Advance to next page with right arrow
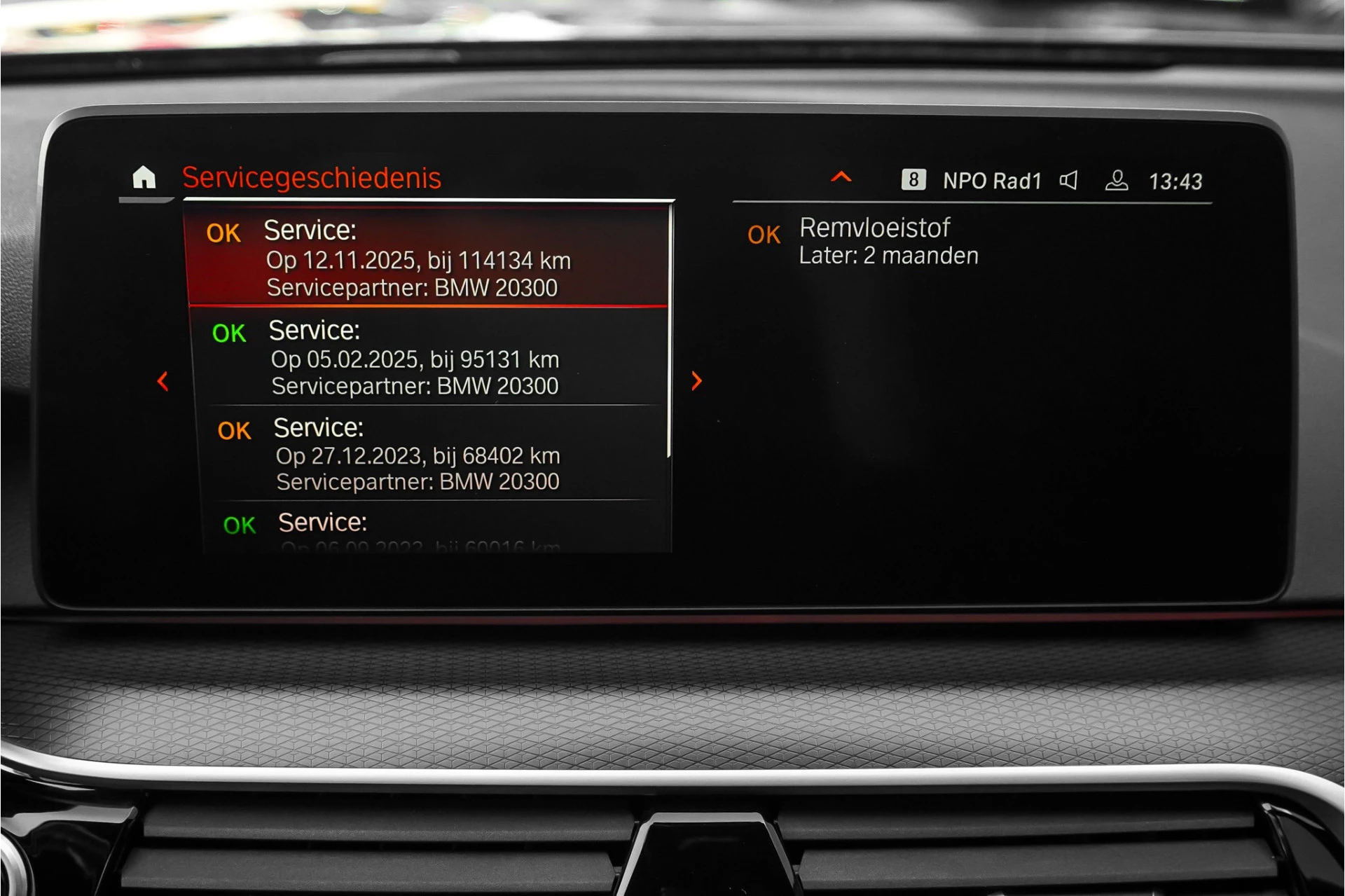The height and width of the screenshot is (896, 1345). (696, 381)
